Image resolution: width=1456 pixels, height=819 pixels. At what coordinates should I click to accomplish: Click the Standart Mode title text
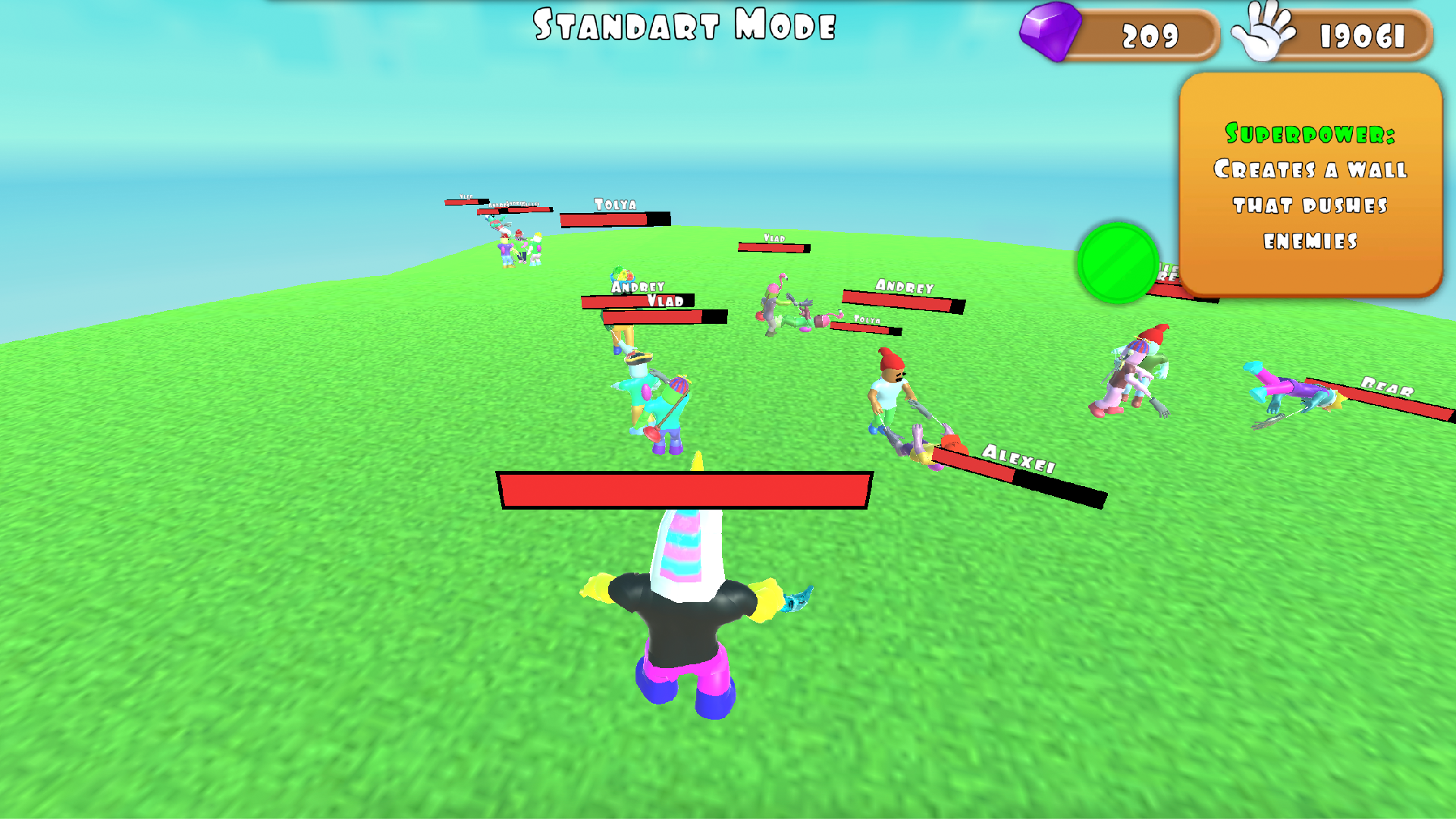[682, 27]
